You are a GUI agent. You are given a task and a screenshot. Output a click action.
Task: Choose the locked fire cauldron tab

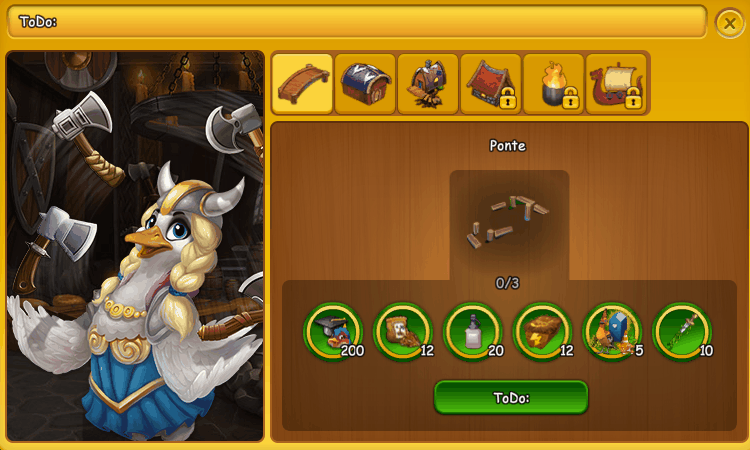click(553, 84)
